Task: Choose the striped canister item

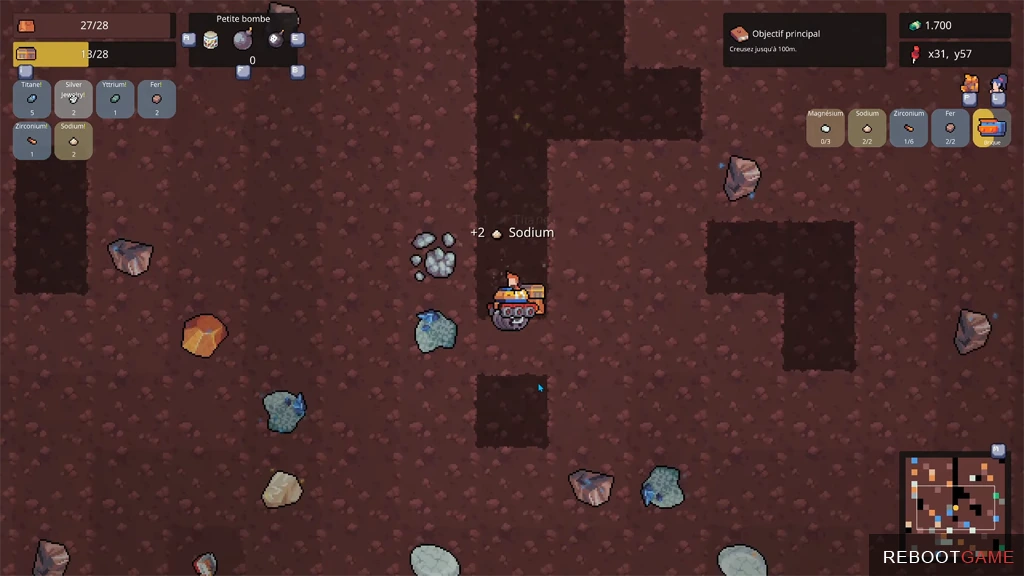Action: pos(211,40)
